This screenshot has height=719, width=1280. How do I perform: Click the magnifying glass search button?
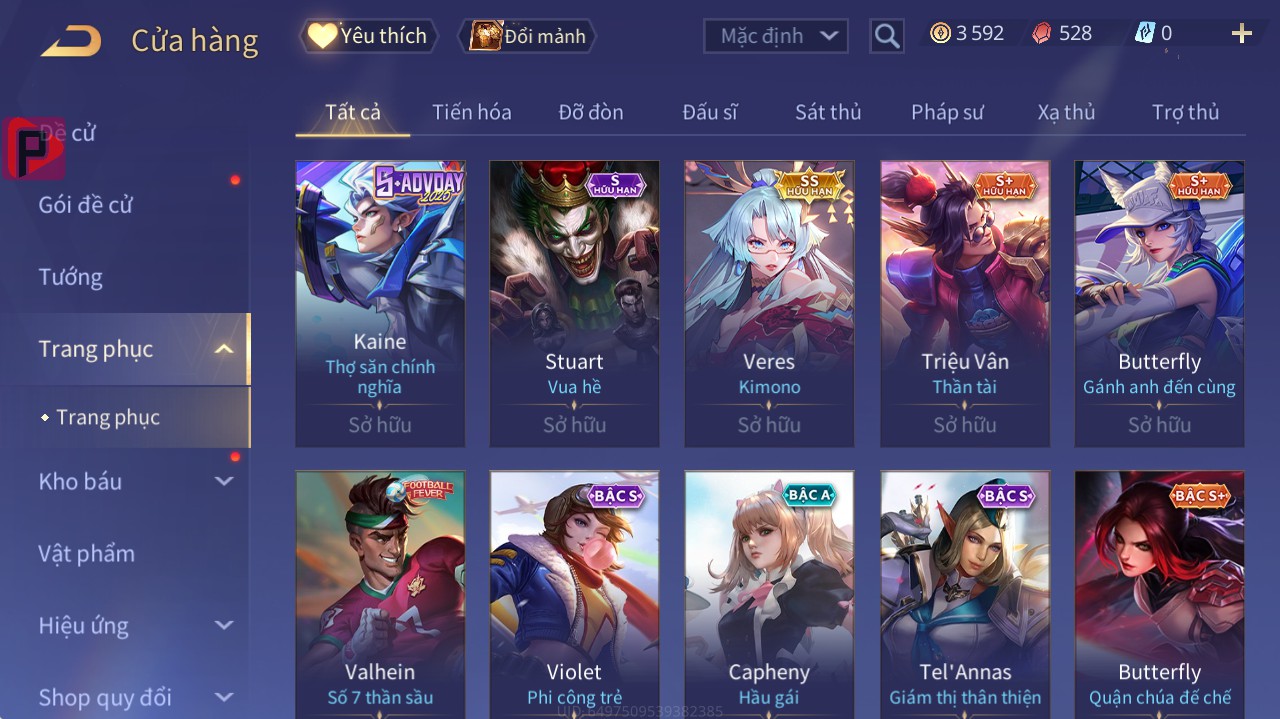tap(886, 36)
